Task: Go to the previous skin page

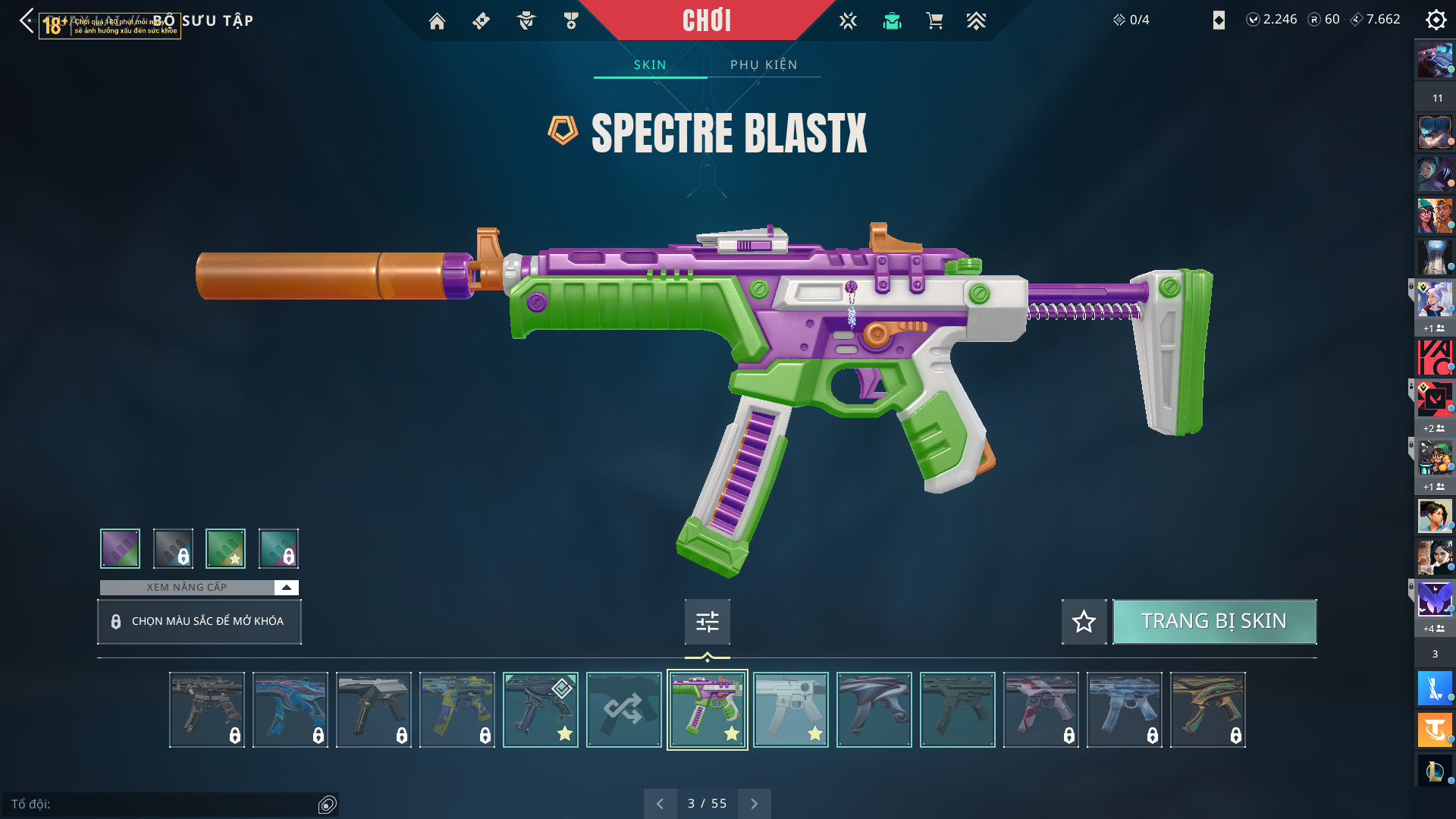Action: pos(660,803)
